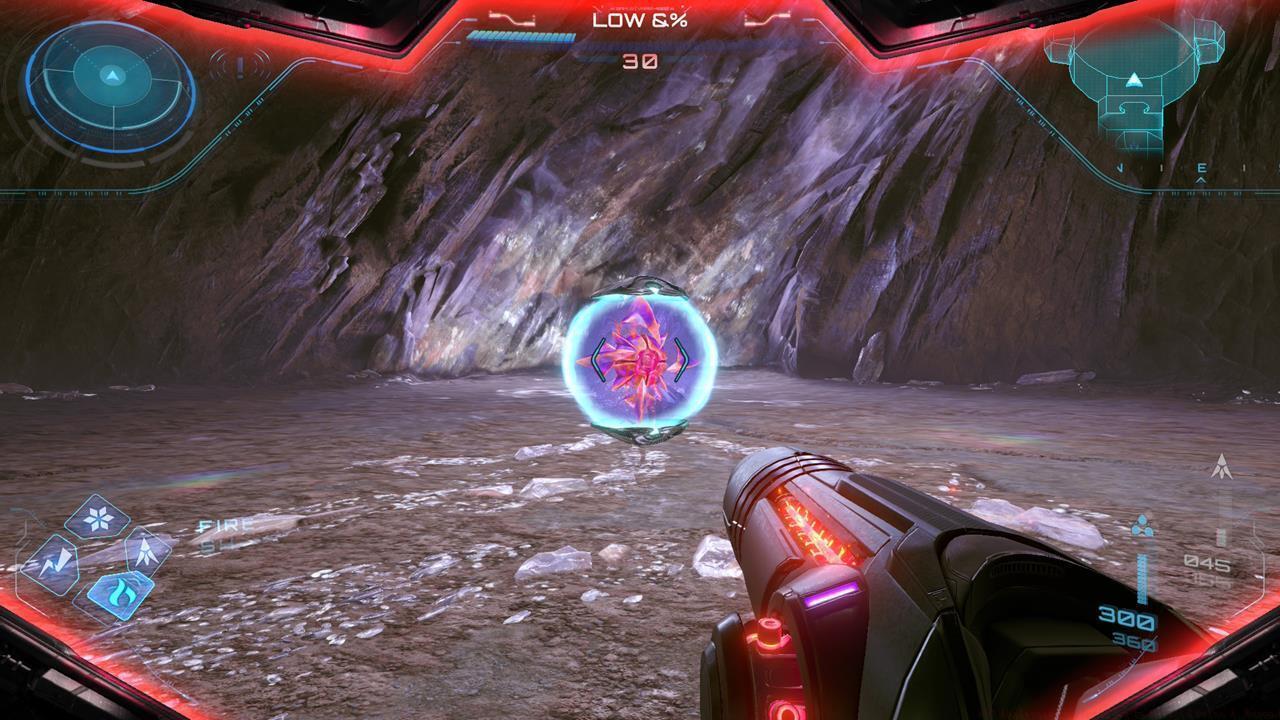
Task: Select the LOW &% header at top center
Action: click(x=640, y=18)
